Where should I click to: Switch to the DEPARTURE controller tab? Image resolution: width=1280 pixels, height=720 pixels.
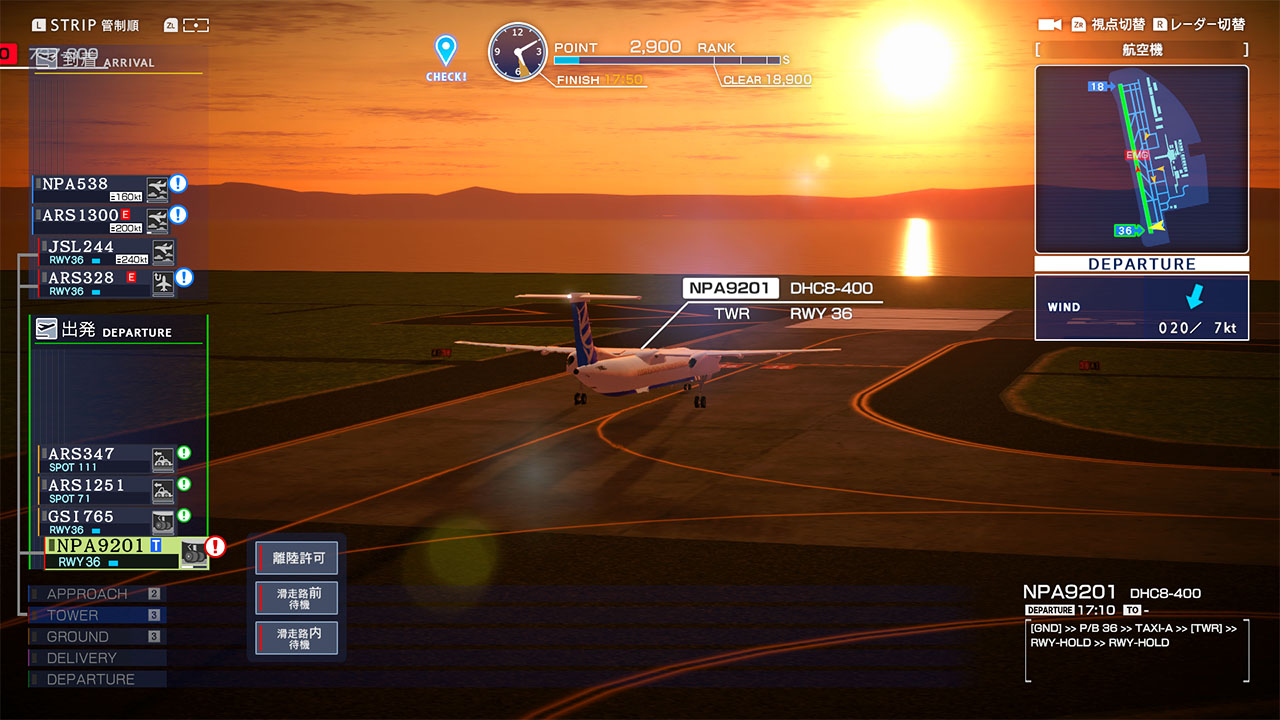click(x=96, y=680)
